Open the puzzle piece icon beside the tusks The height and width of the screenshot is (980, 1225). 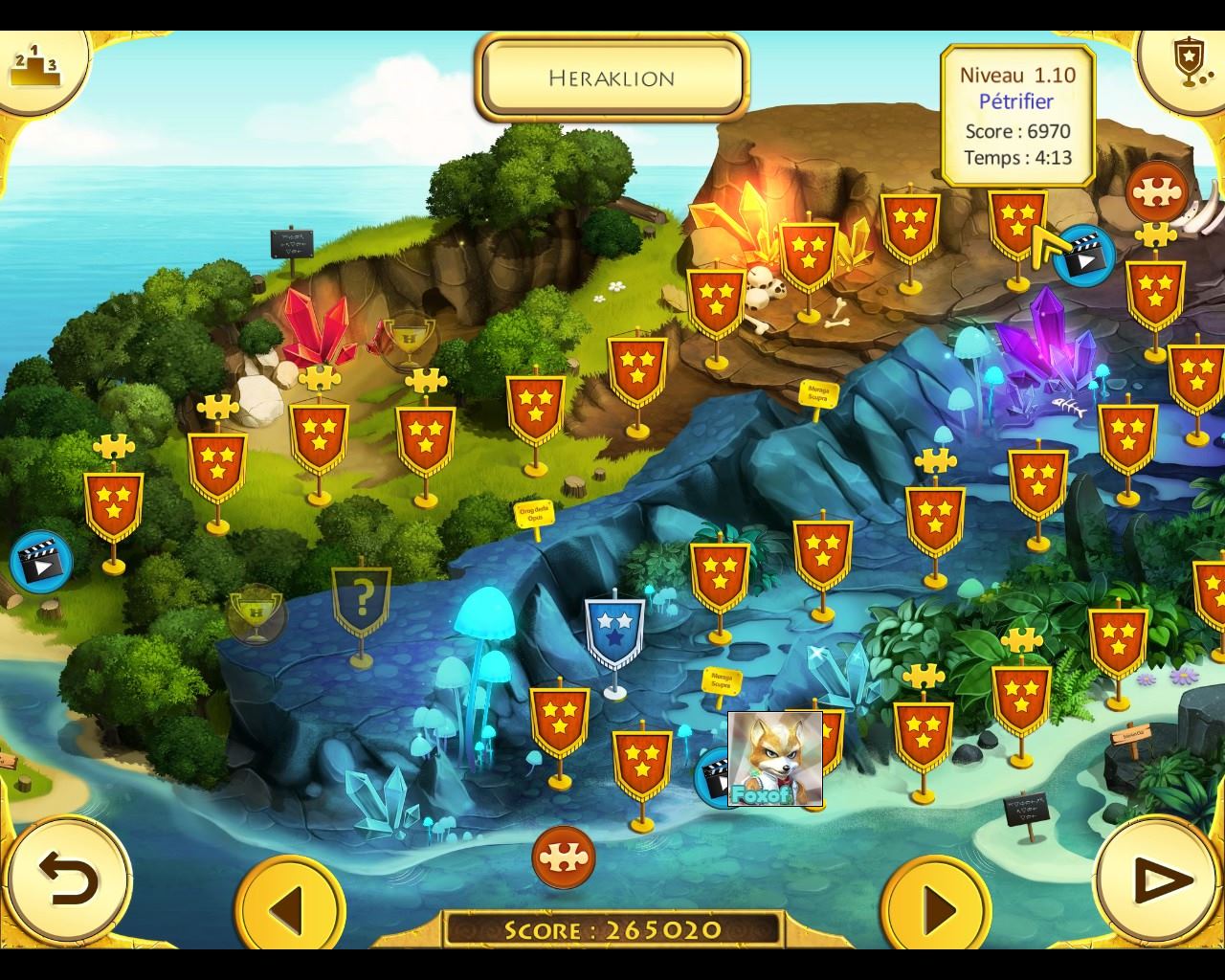[x=1156, y=192]
